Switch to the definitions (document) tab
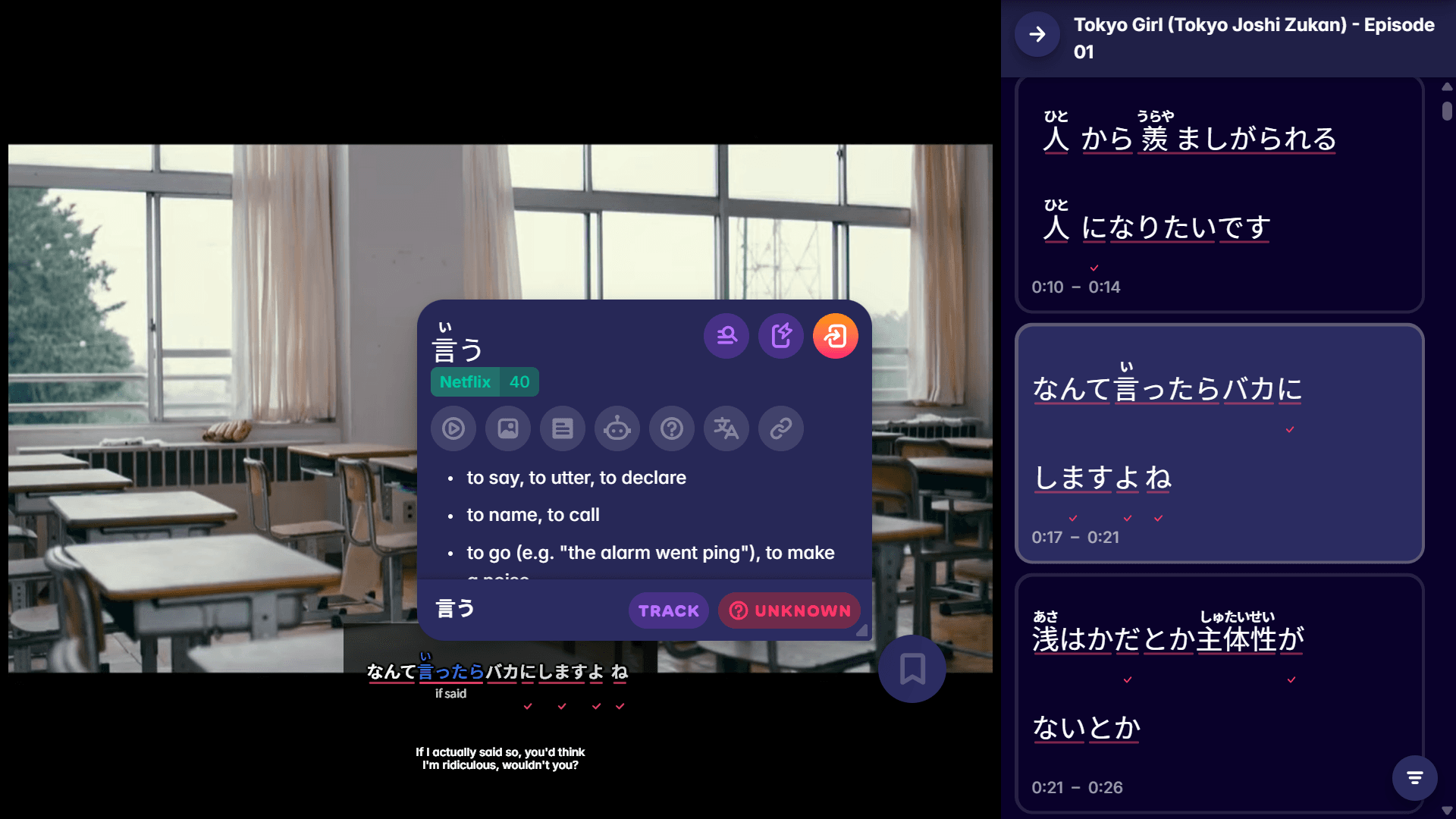Viewport: 1456px width, 819px height. click(562, 428)
